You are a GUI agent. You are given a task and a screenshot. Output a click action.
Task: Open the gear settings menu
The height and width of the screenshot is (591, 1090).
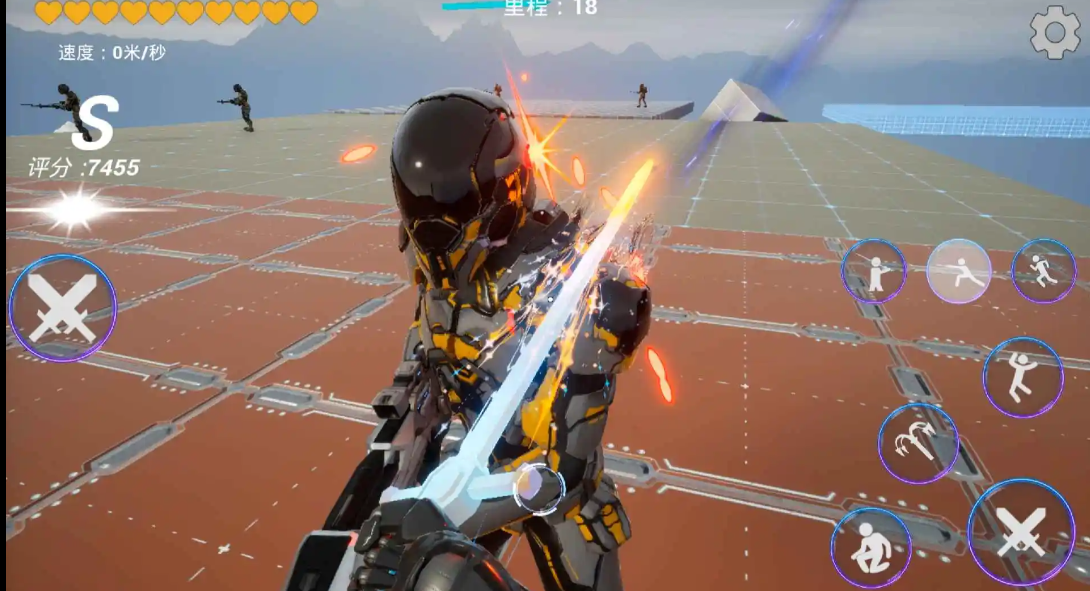pyautogui.click(x=1055, y=33)
